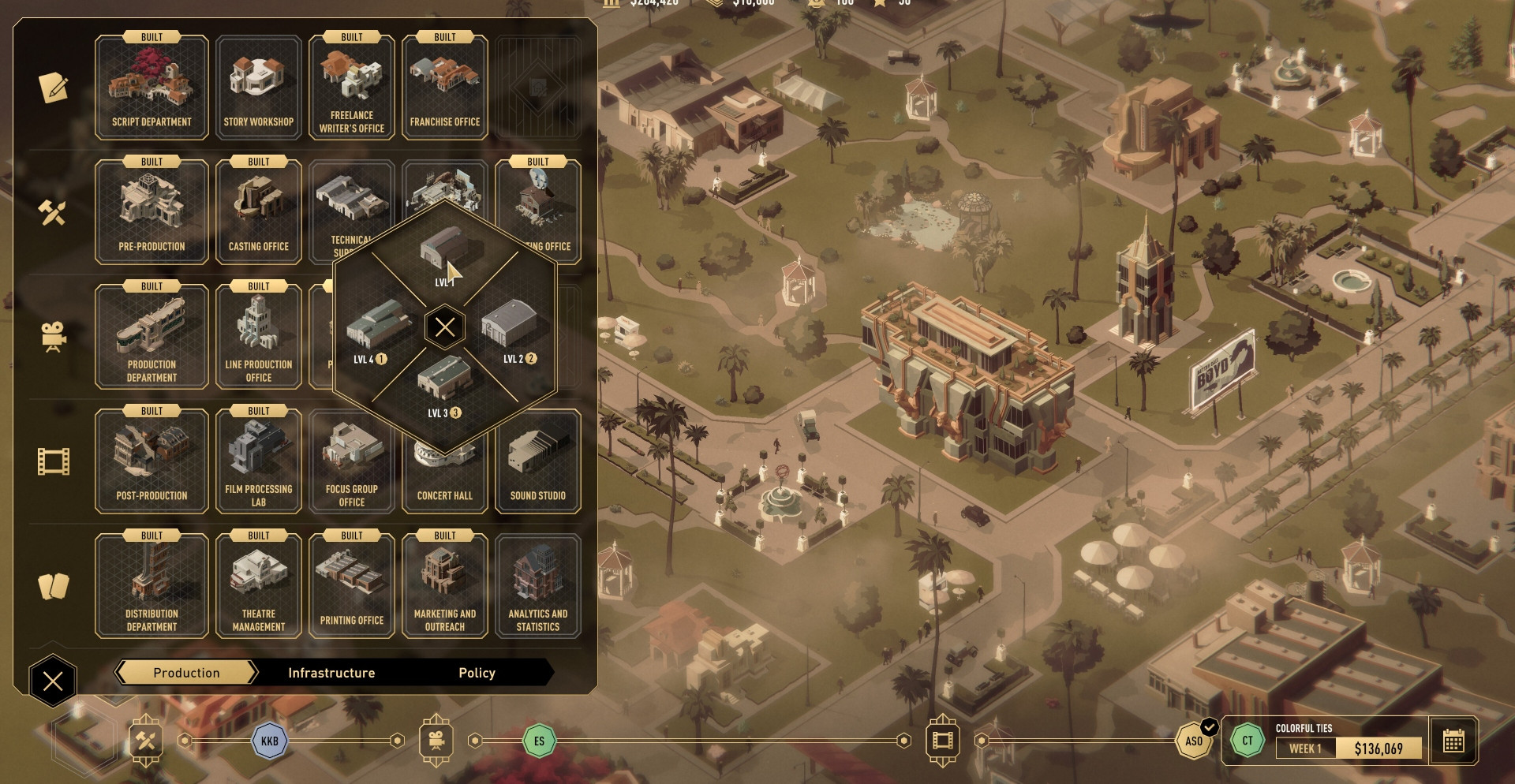1515x784 pixels.
Task: Activate the Production tab
Action: [x=186, y=673]
